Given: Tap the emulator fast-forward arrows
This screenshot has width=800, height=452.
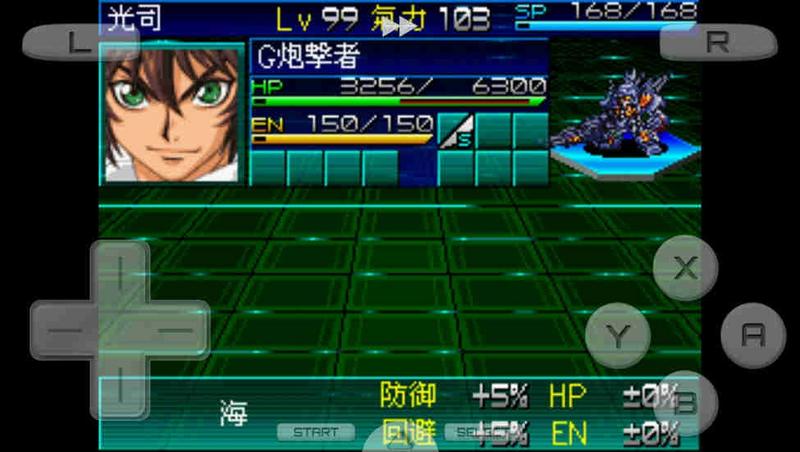Looking at the screenshot, I should click(400, 27).
